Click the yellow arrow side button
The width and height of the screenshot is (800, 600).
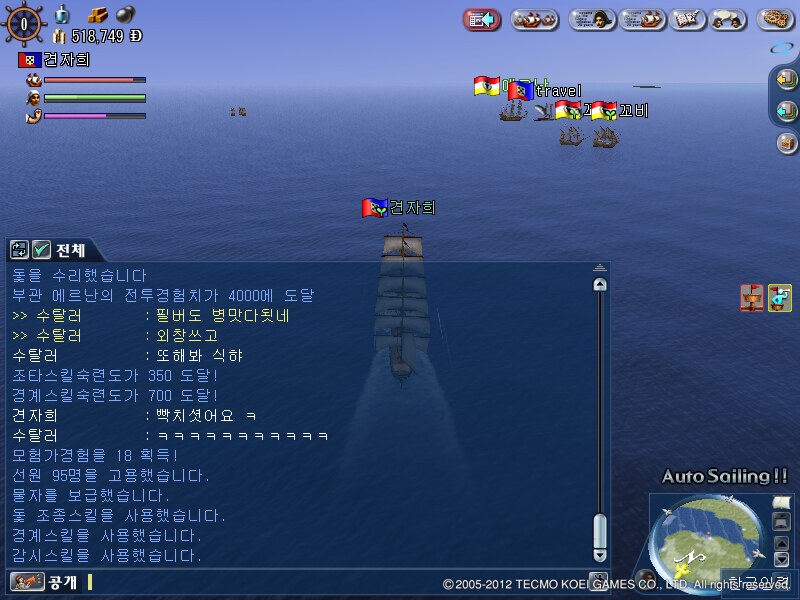coord(787,80)
